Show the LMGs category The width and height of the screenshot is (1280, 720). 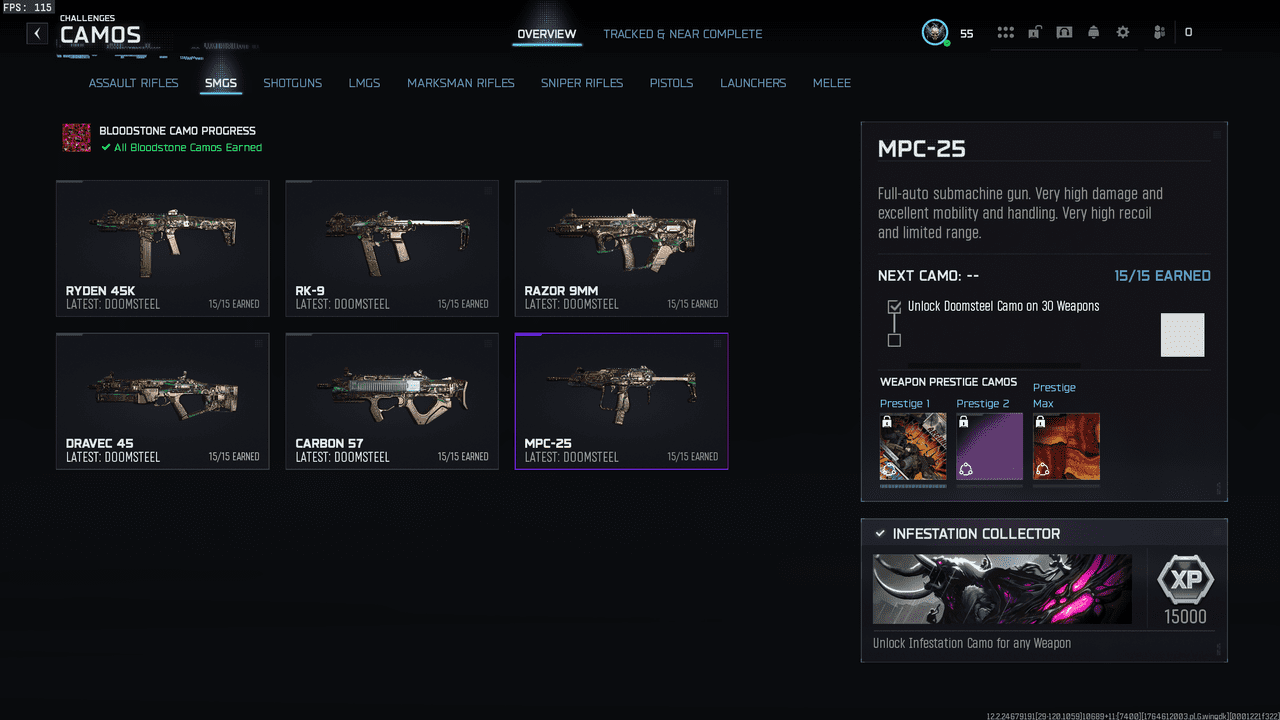click(364, 83)
